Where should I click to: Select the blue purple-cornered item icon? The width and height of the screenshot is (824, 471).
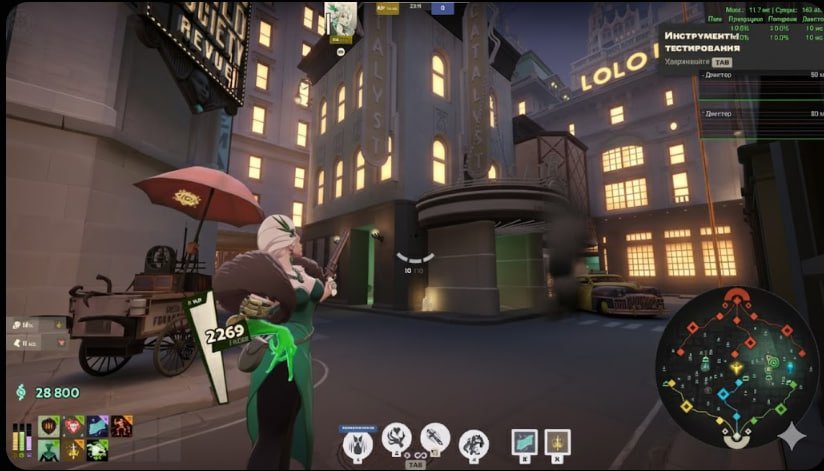coord(98,427)
